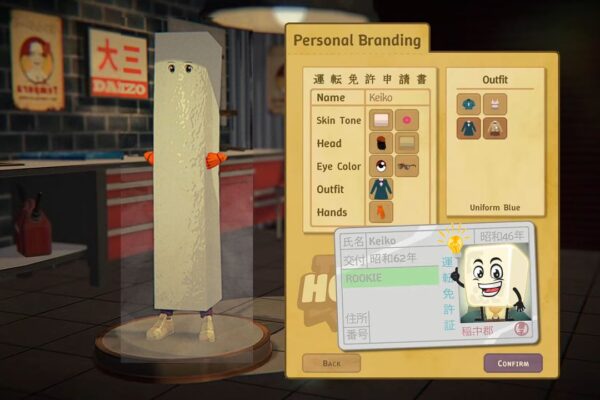
Task: Select the eyeglasses icon
Action: (x=407, y=166)
